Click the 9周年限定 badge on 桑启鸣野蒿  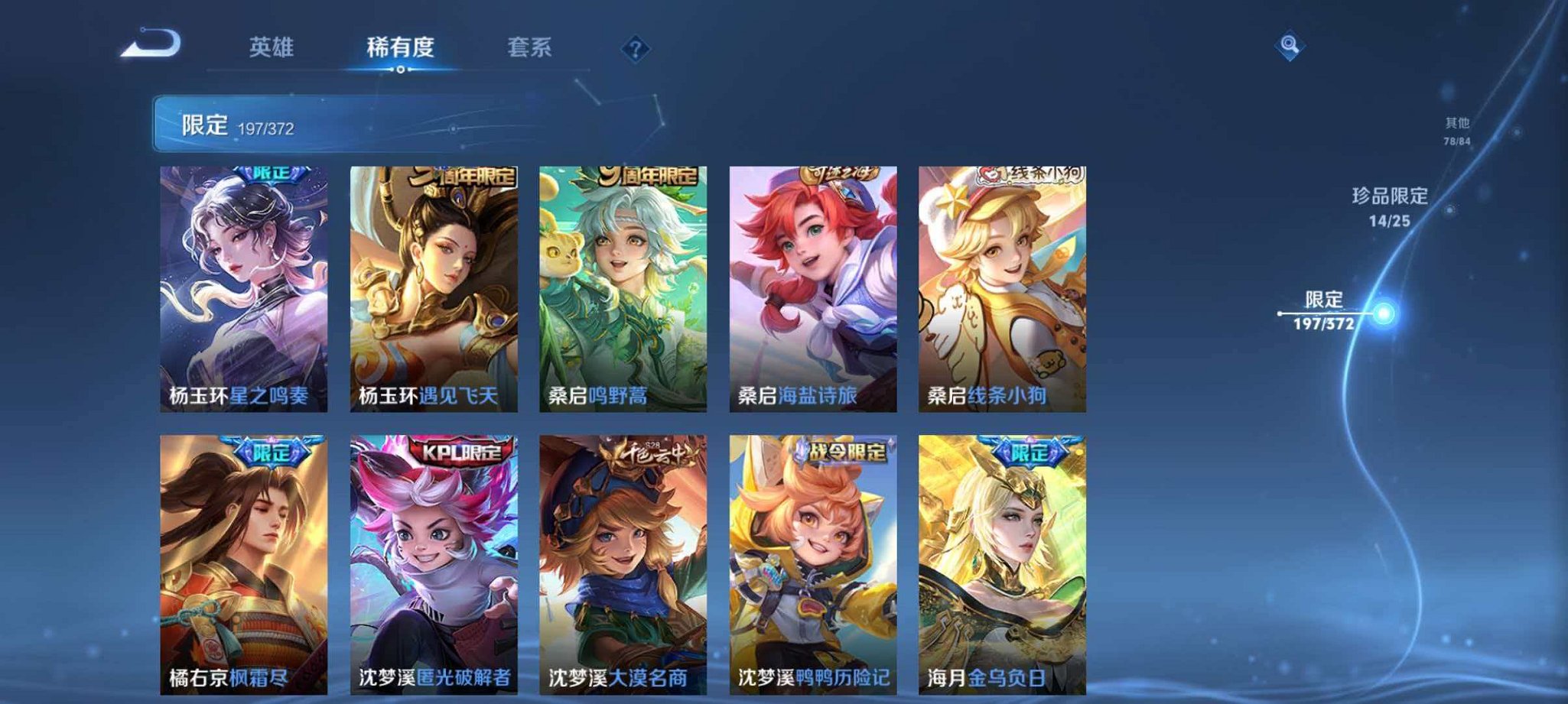[x=648, y=174]
